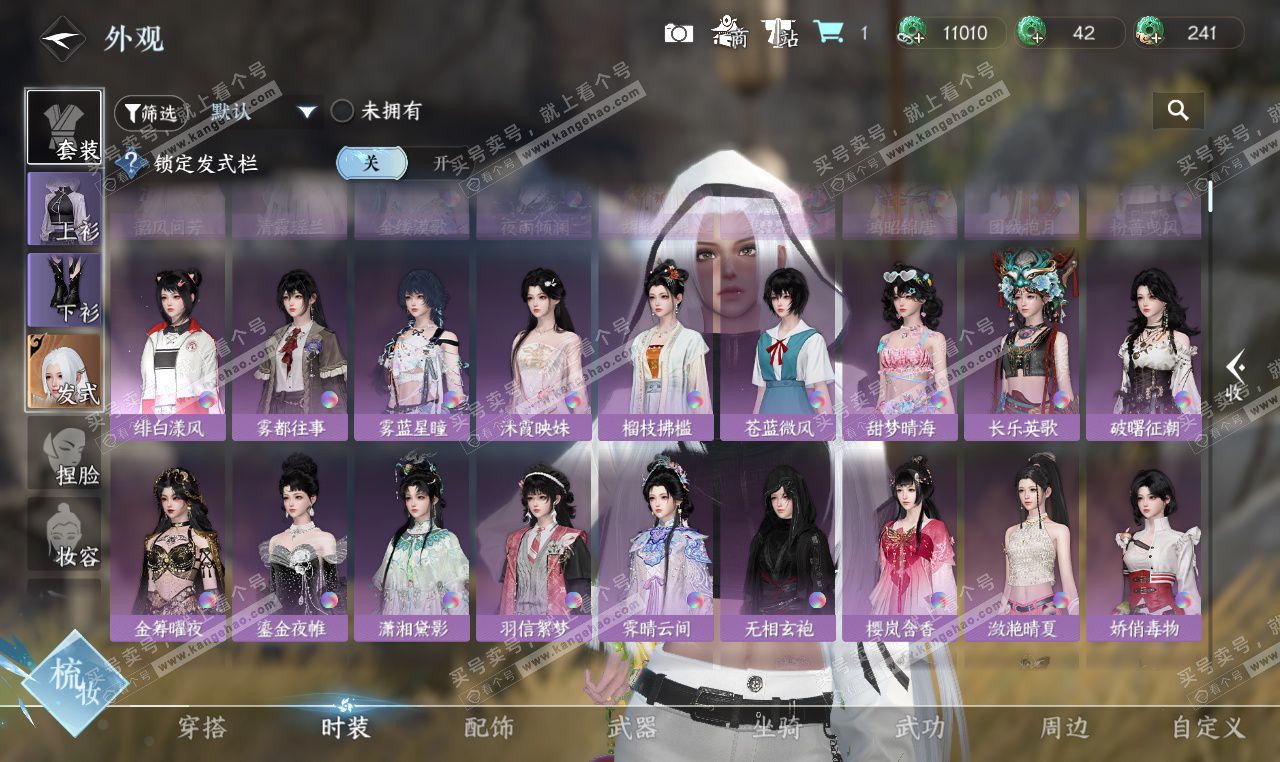Viewport: 1280px width, 762px height.
Task: Open the shopping cart
Action: 828,32
